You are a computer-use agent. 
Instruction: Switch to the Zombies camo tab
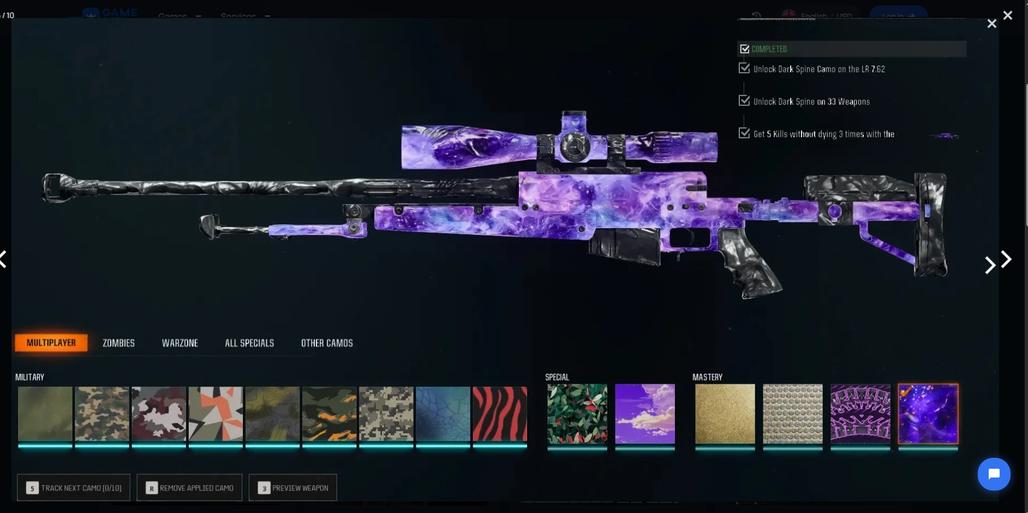click(x=118, y=343)
